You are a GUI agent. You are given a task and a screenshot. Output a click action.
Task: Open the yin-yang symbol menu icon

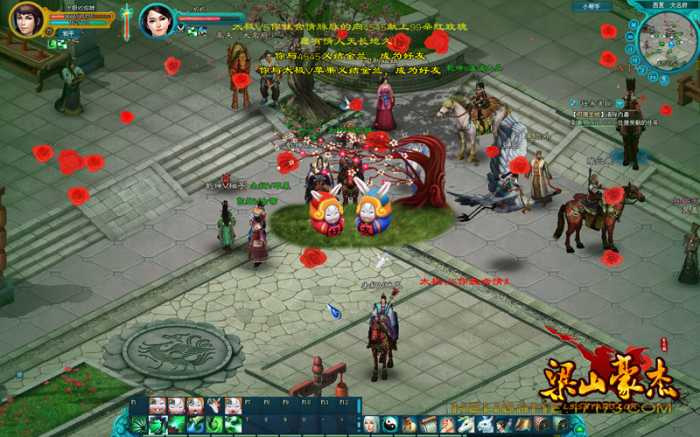pos(390,425)
